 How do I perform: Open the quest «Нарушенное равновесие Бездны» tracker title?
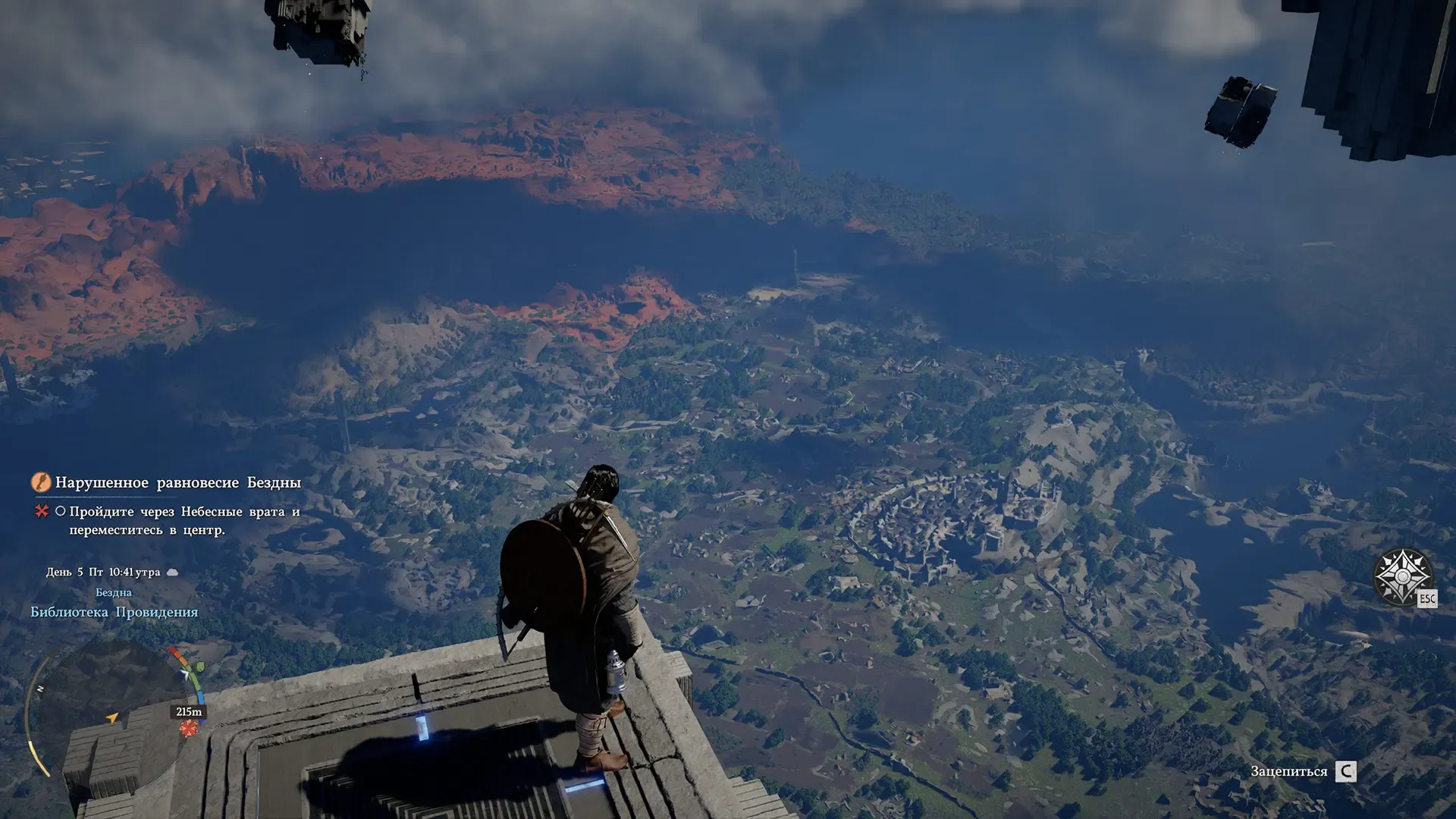click(x=177, y=483)
